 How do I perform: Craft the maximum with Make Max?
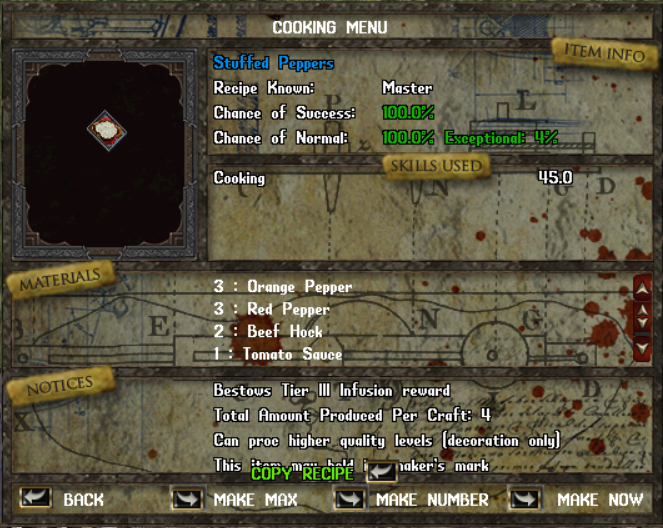click(187, 498)
